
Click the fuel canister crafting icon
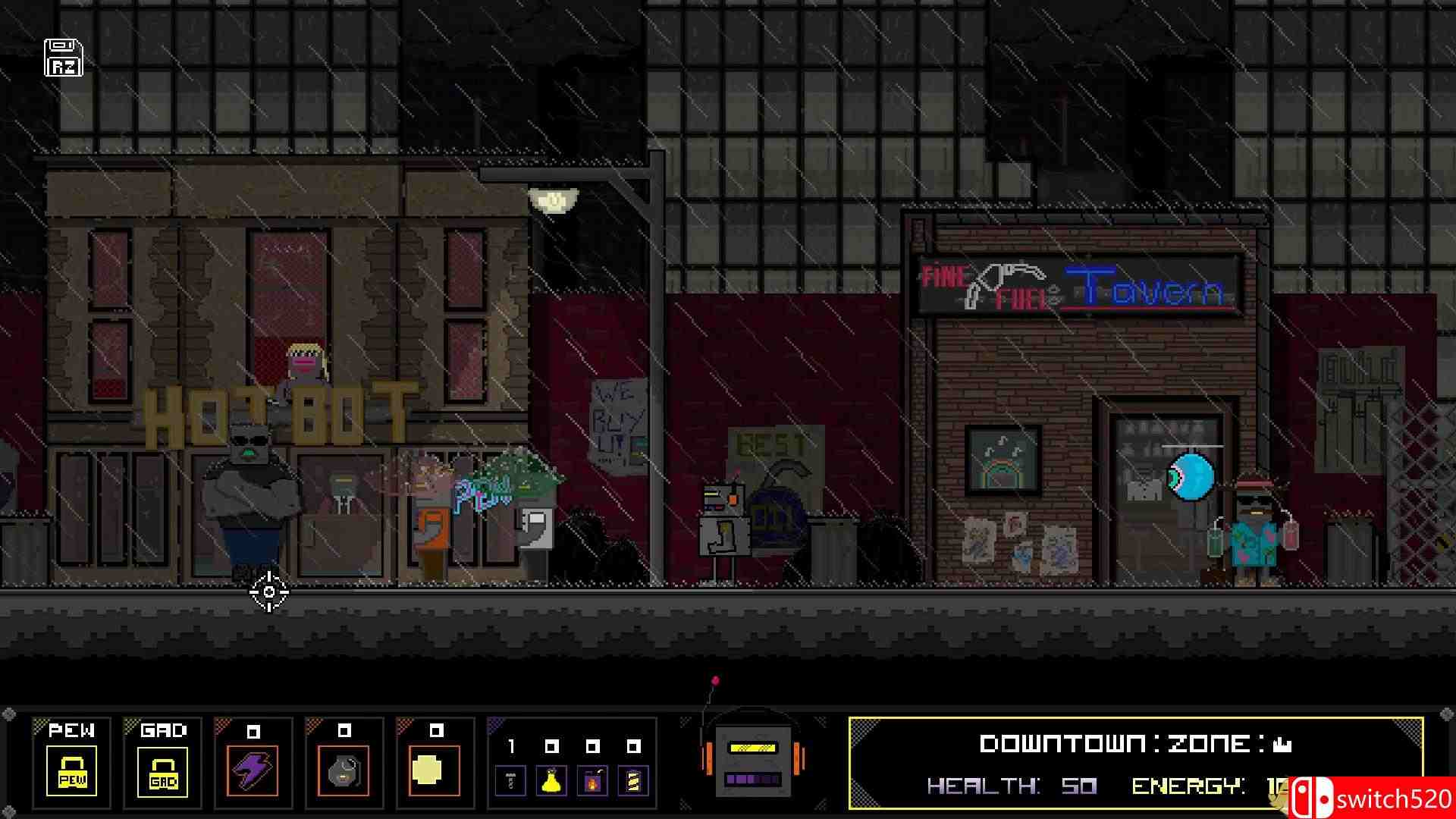click(593, 782)
